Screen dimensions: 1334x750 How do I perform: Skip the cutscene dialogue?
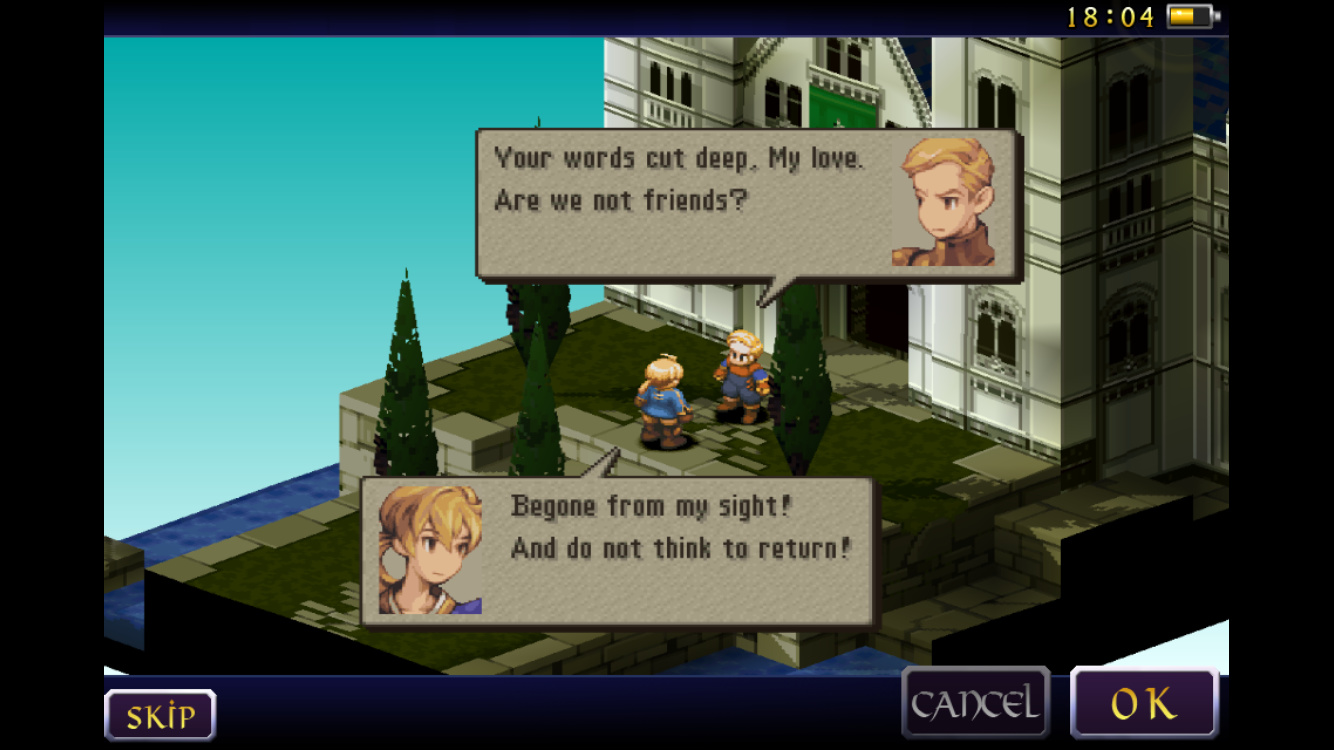[160, 715]
